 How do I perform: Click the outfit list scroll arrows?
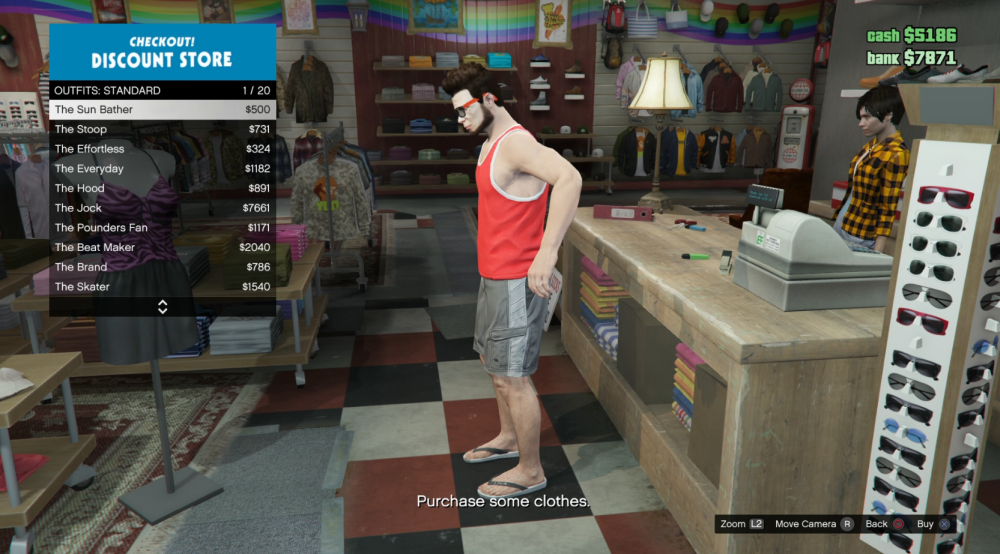point(163,307)
